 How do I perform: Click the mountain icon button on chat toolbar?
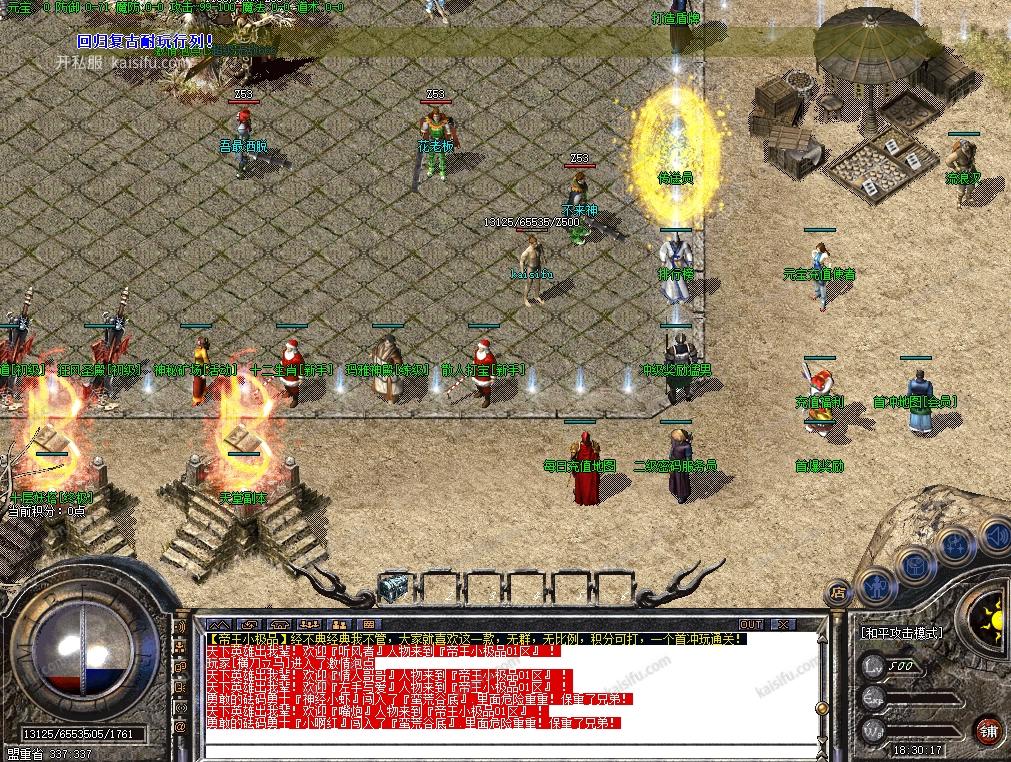(217, 624)
